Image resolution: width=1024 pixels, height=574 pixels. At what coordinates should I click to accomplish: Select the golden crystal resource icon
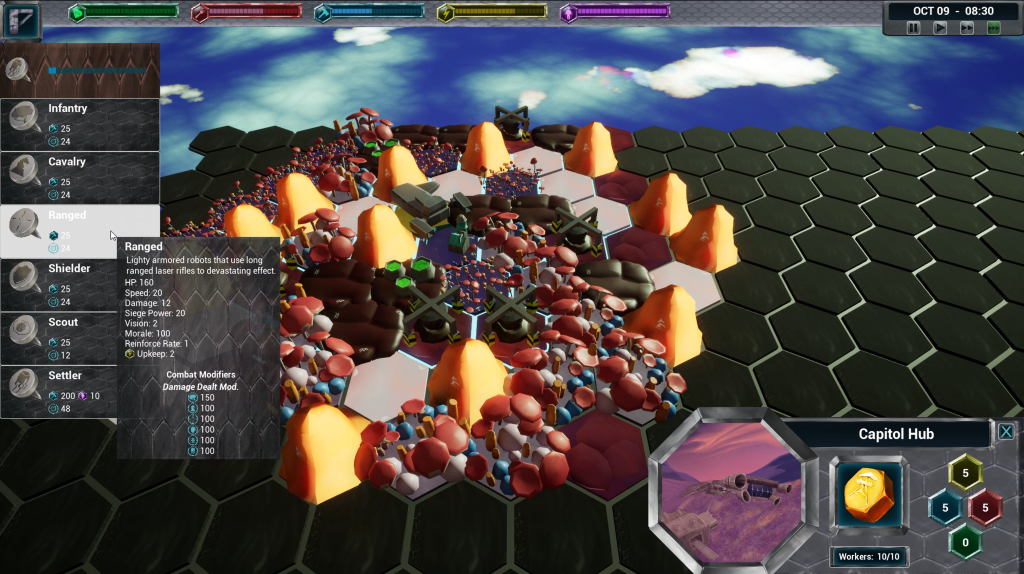click(867, 496)
